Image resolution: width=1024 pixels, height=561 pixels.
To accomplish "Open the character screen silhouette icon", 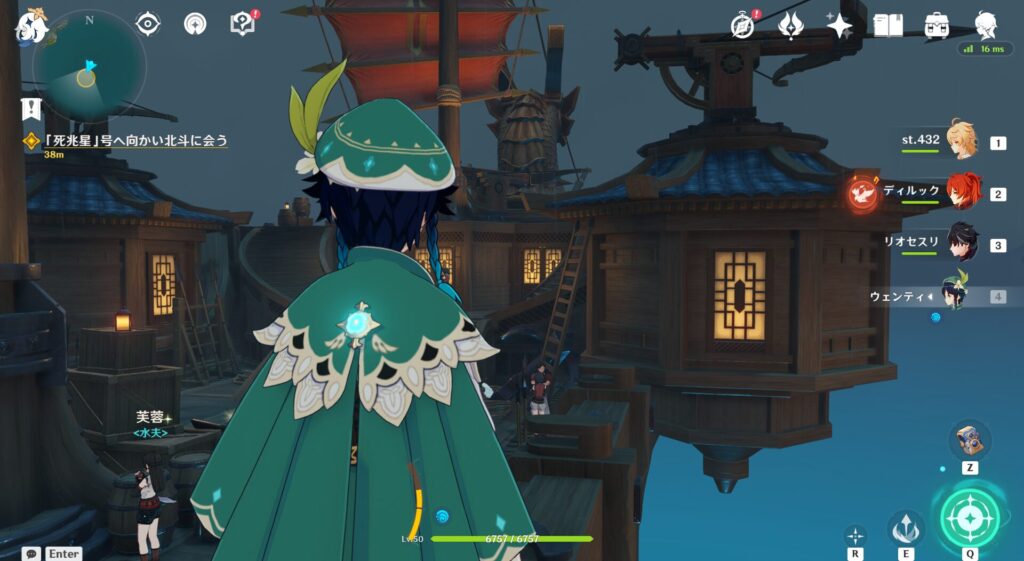I will coord(986,26).
